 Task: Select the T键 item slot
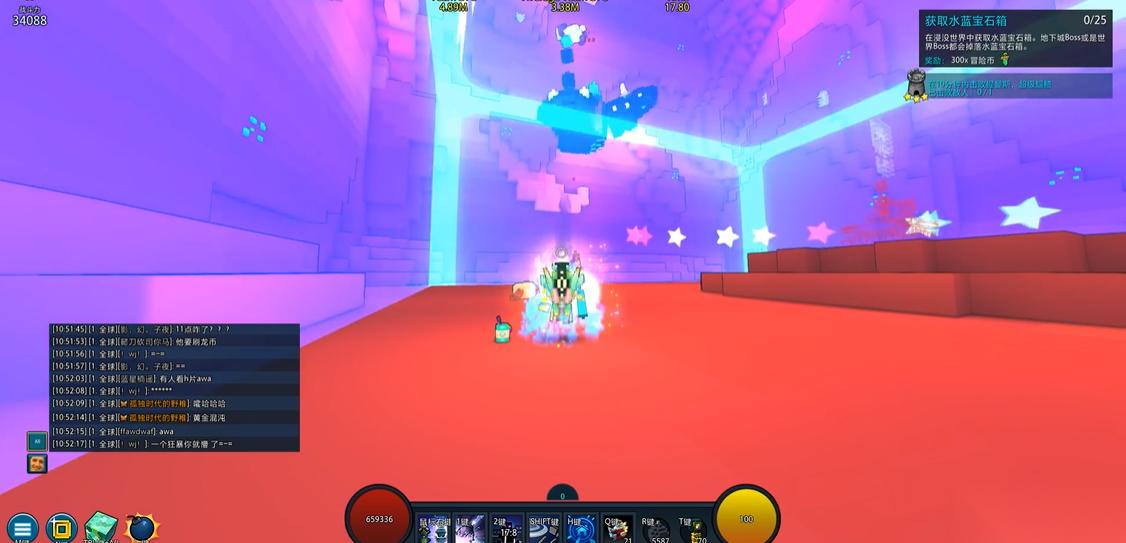tap(692, 529)
